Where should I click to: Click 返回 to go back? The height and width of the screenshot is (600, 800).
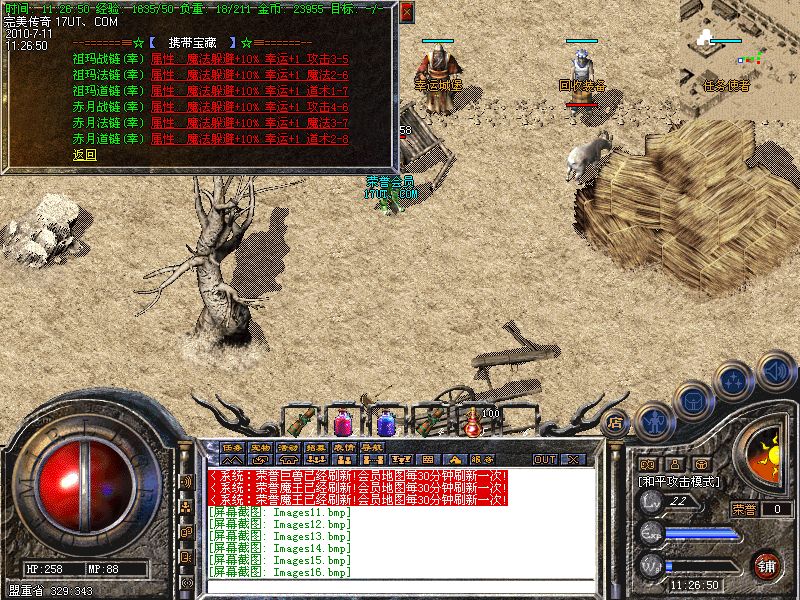pos(85,155)
